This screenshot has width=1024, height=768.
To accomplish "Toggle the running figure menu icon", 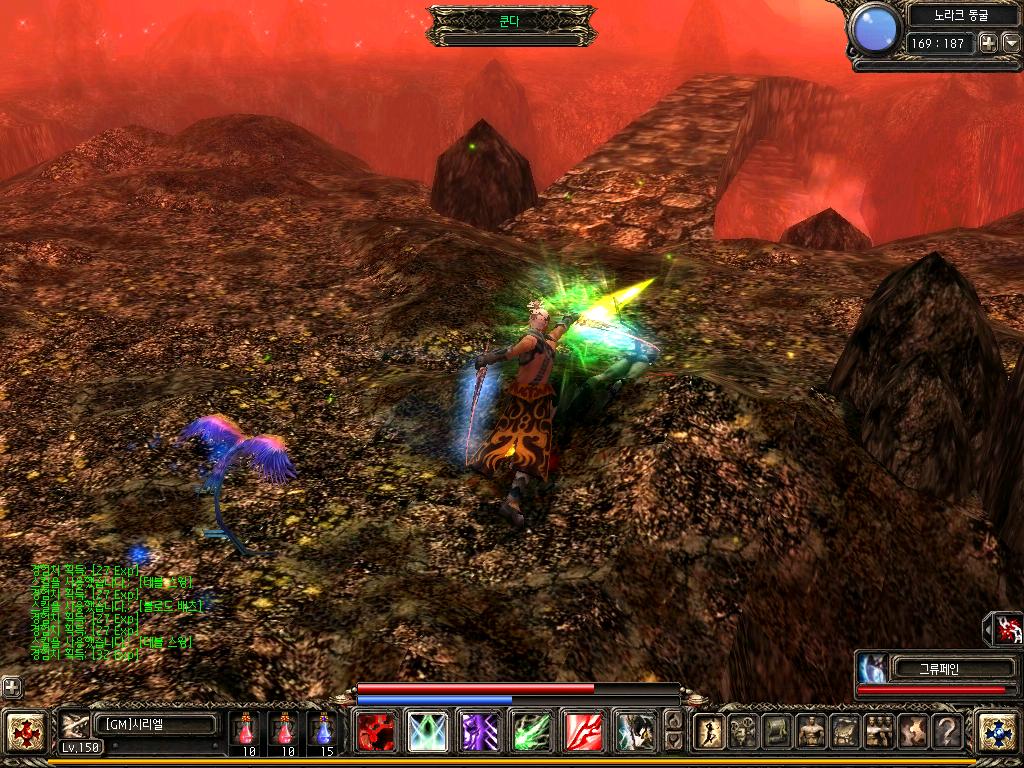I will click(x=709, y=732).
